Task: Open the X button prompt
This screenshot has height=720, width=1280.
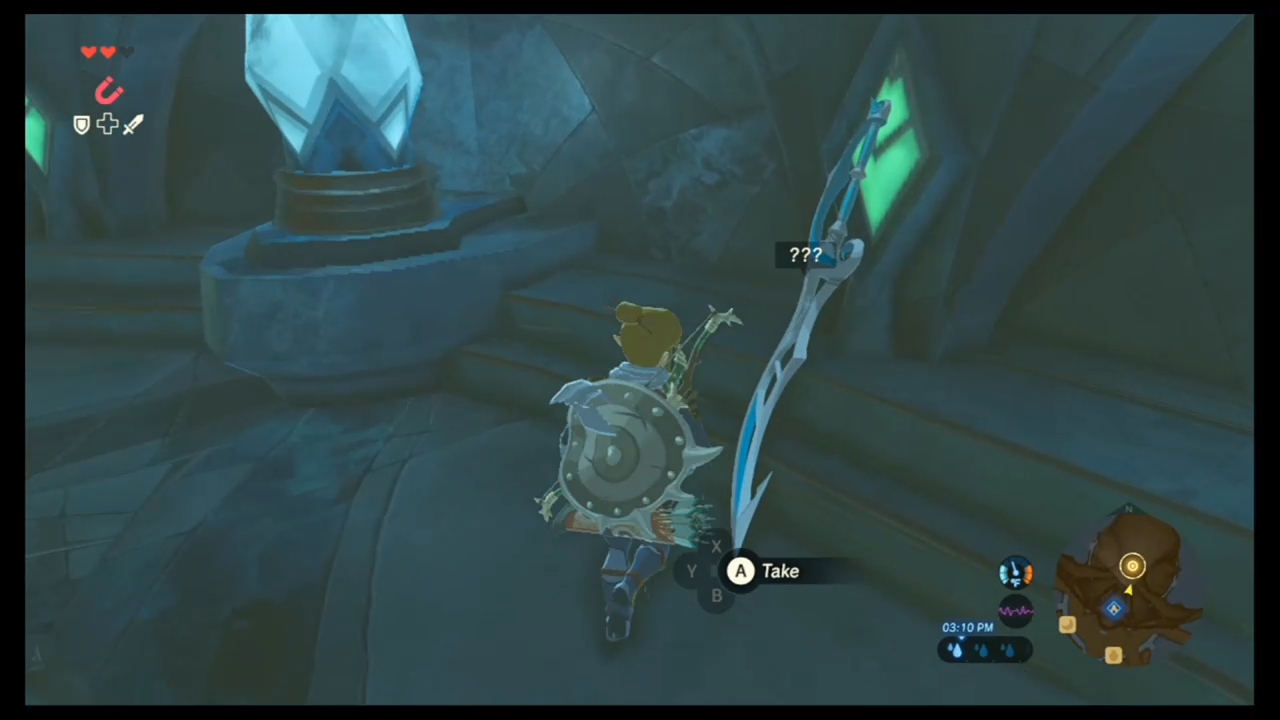Action: [x=716, y=547]
